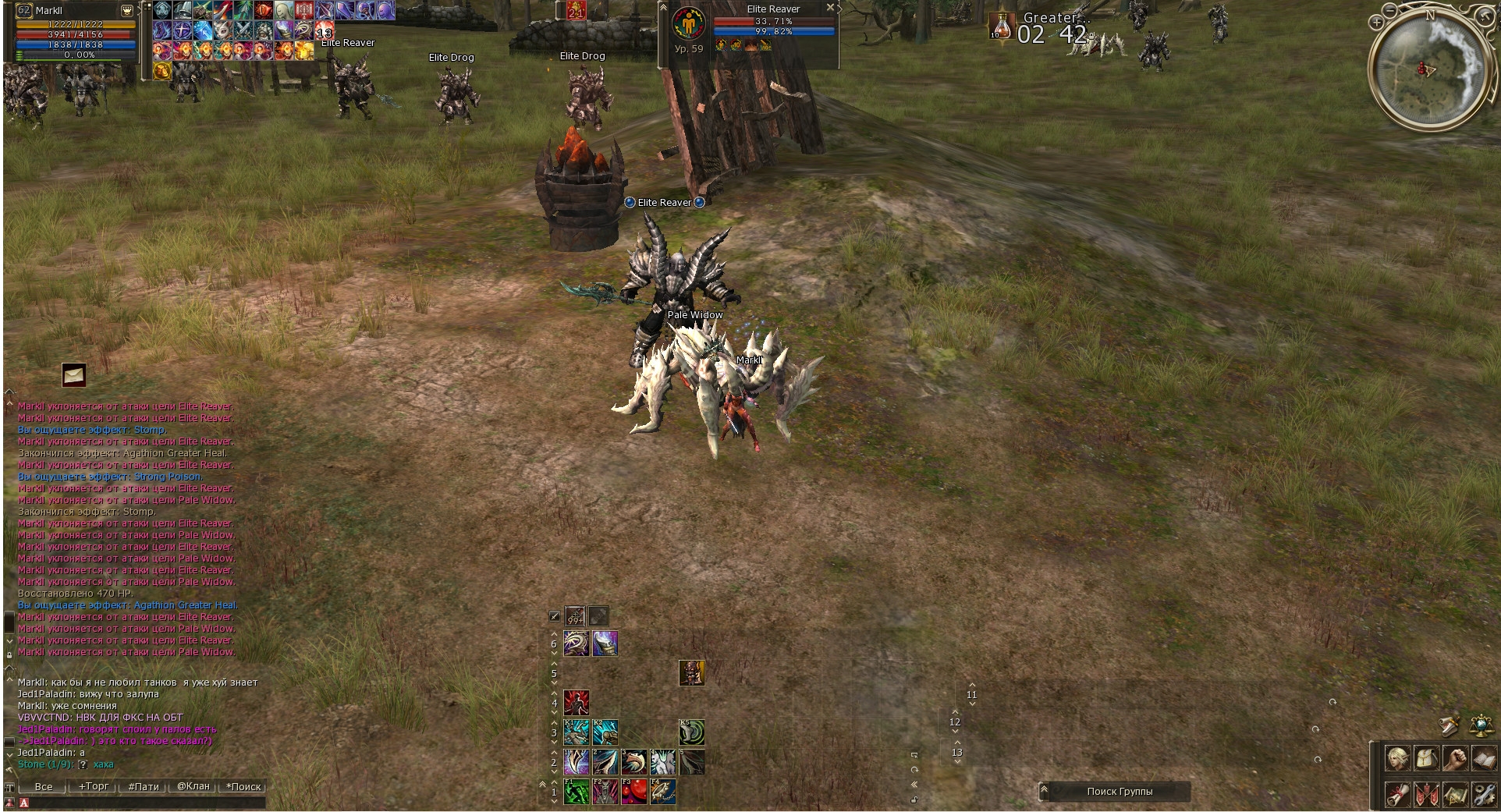Use the red aura figure skill
Viewport: 1501px width, 812px height.
pos(576,702)
